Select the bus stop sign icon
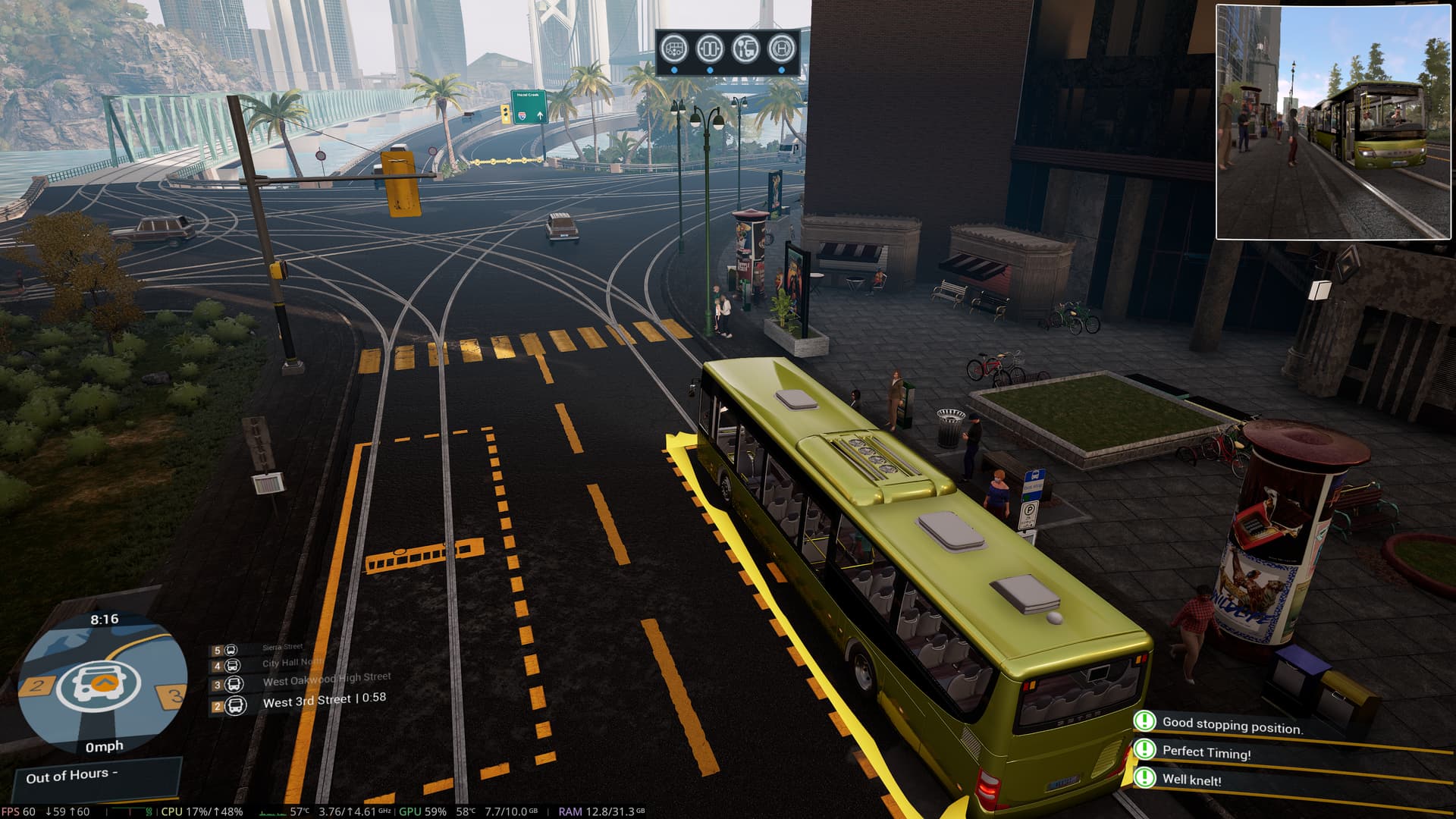The height and width of the screenshot is (819, 1456). click(745, 49)
